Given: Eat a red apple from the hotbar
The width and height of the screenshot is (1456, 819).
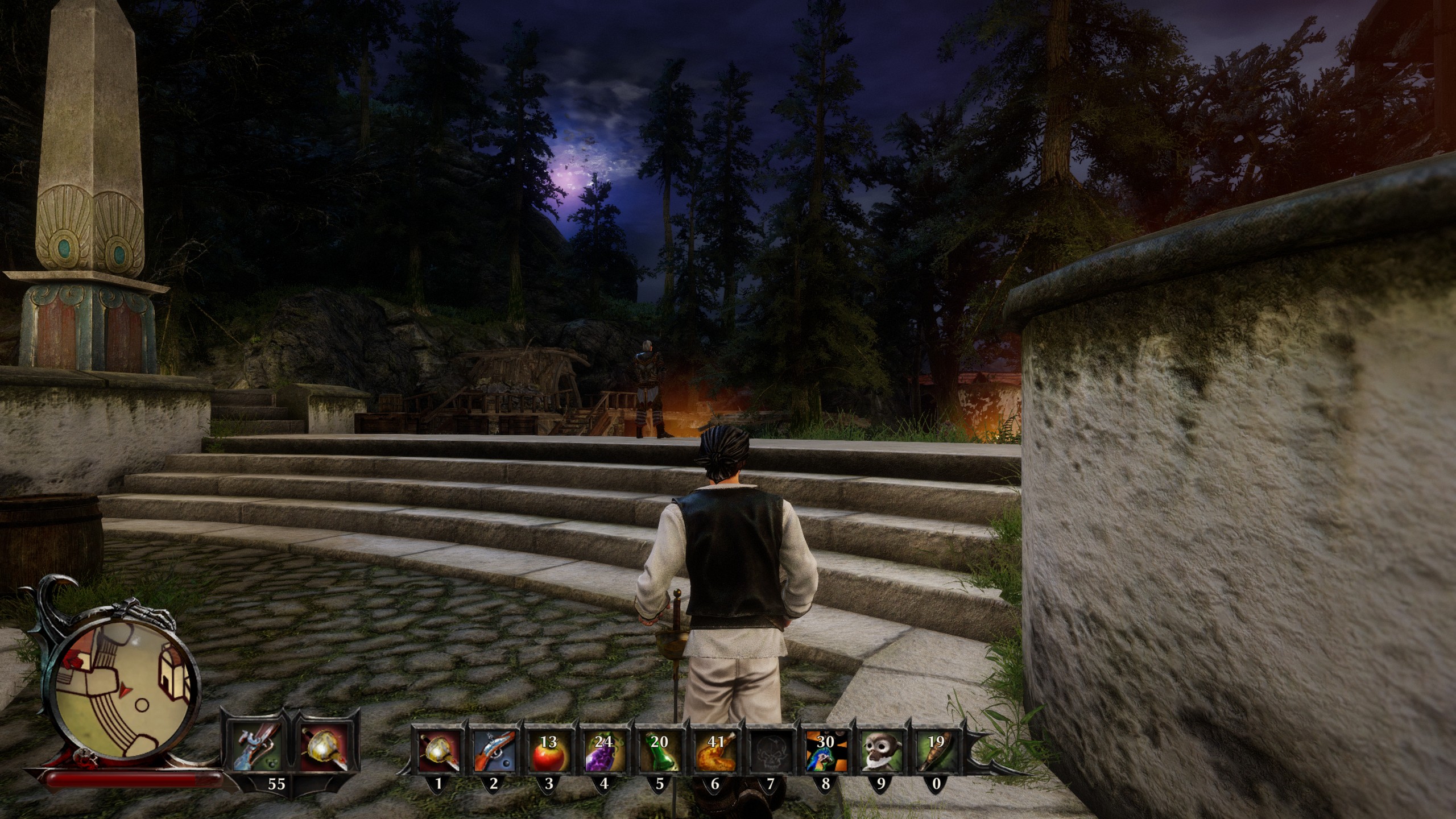Looking at the screenshot, I should (x=549, y=751).
